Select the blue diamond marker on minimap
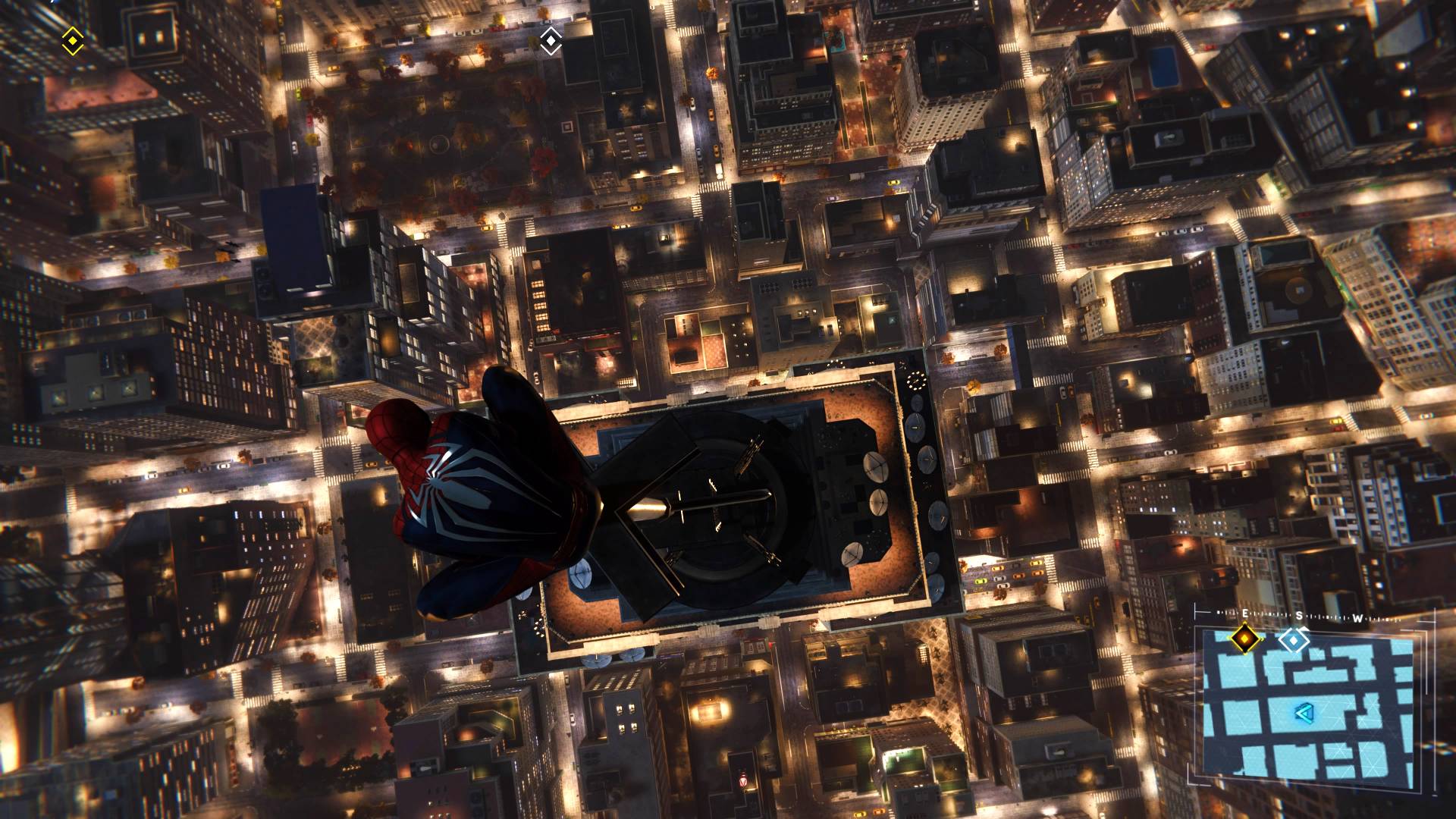Screen dimensions: 1456x819 pos(1294,640)
